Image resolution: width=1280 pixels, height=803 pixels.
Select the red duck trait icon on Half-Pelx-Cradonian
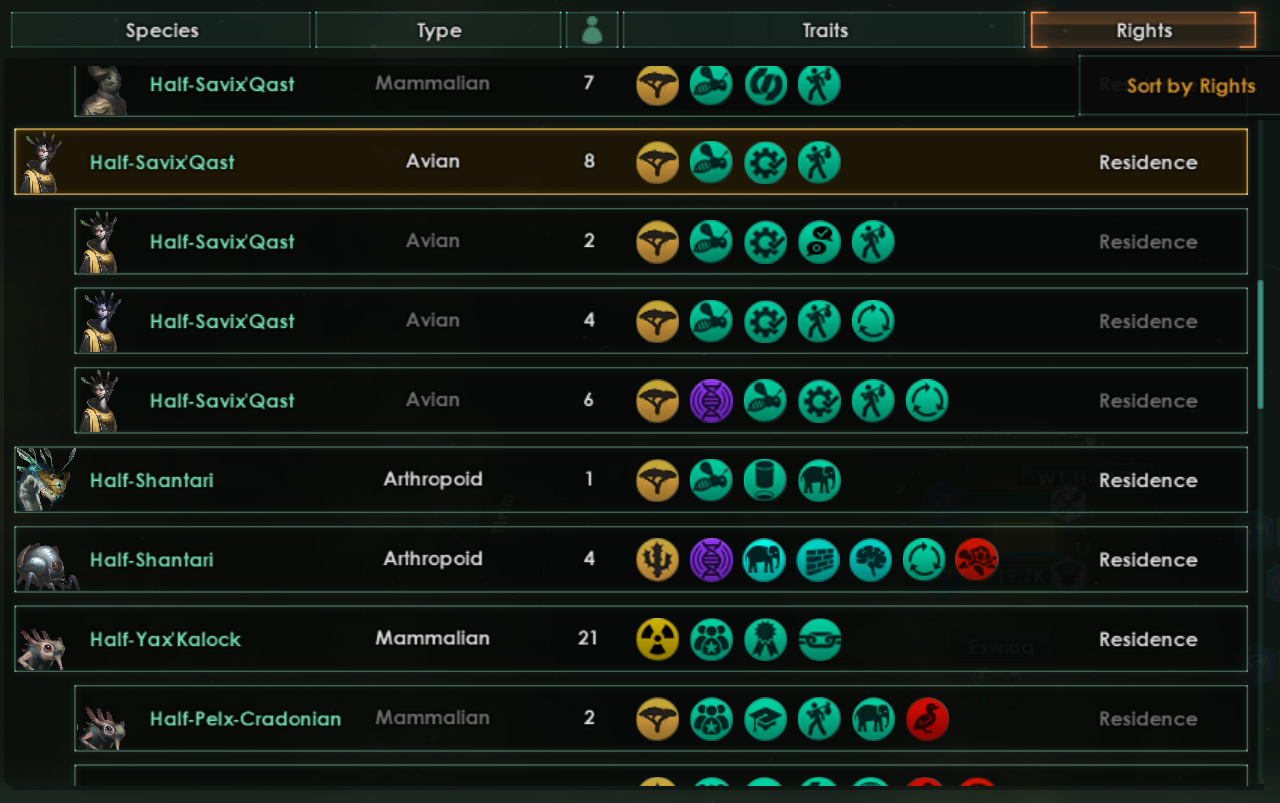coord(927,719)
